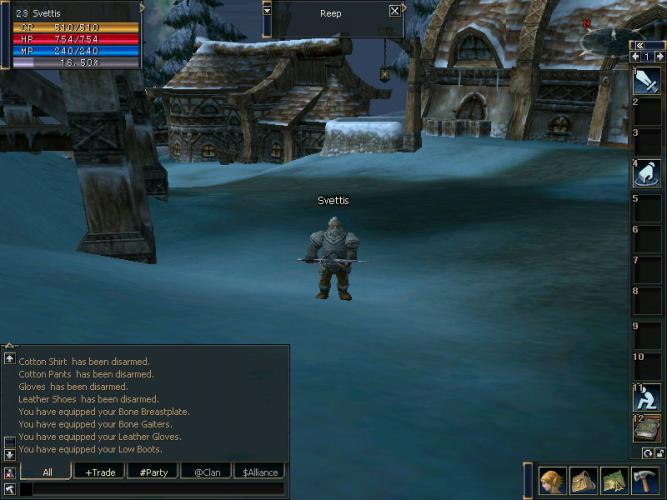Switch to the $Alliance chat tab
This screenshot has height=500, width=667.
pos(258,472)
